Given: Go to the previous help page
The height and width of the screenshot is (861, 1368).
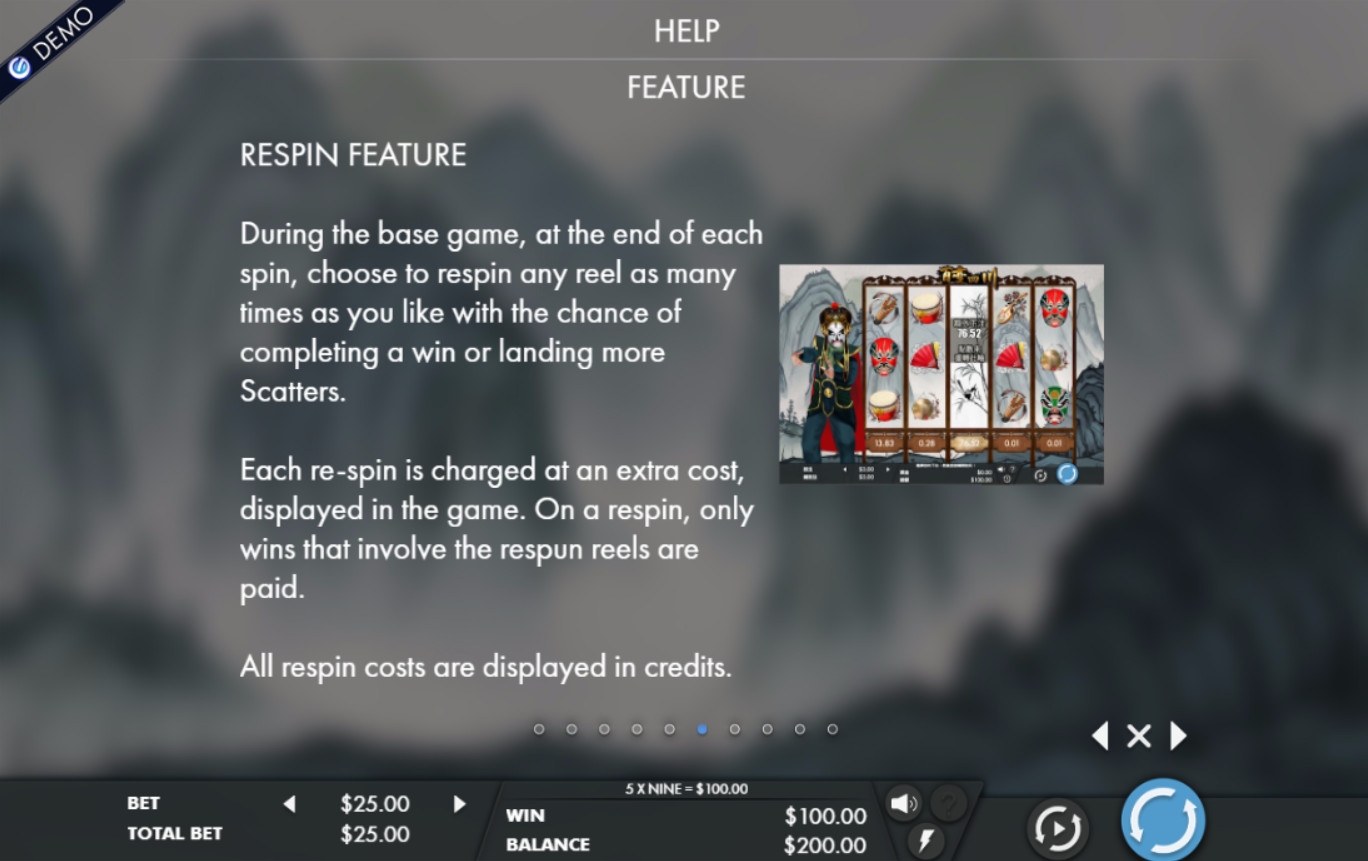Looking at the screenshot, I should point(1100,737).
